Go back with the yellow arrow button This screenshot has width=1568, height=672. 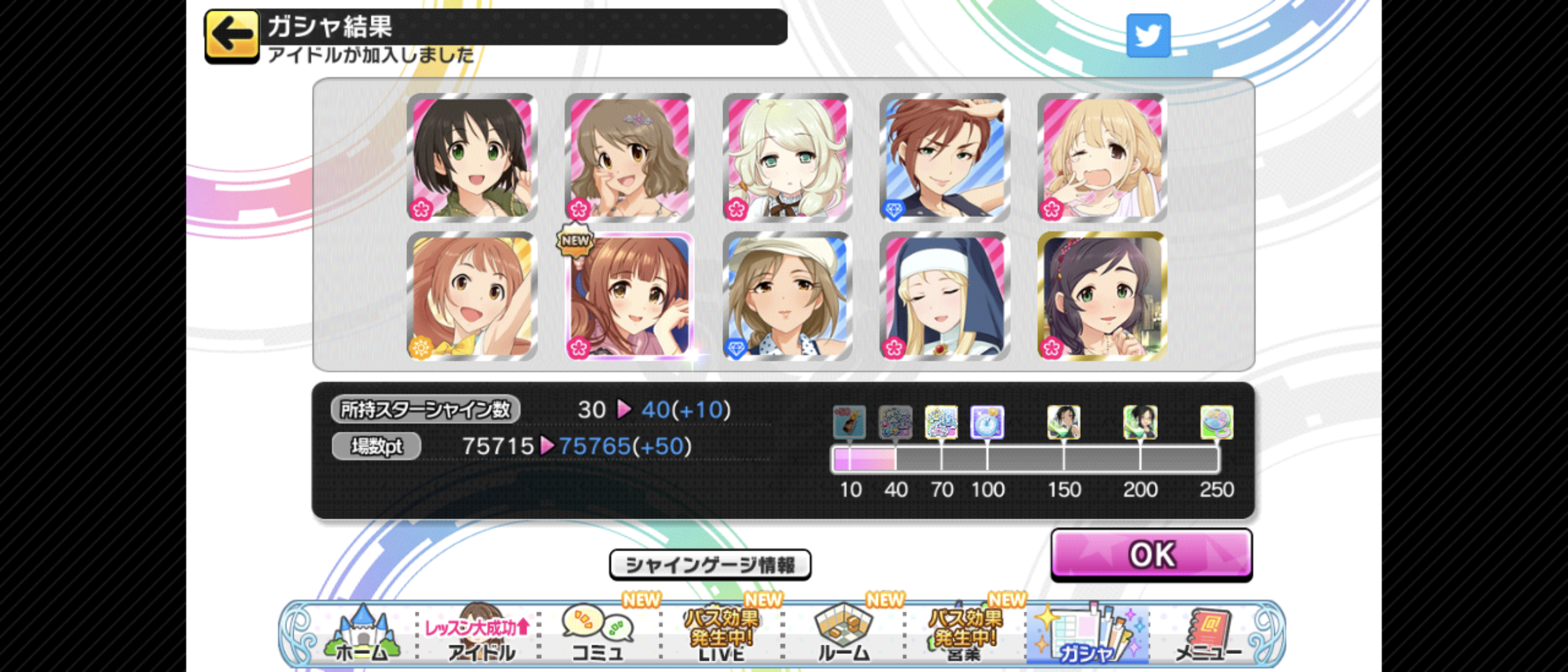[231, 35]
